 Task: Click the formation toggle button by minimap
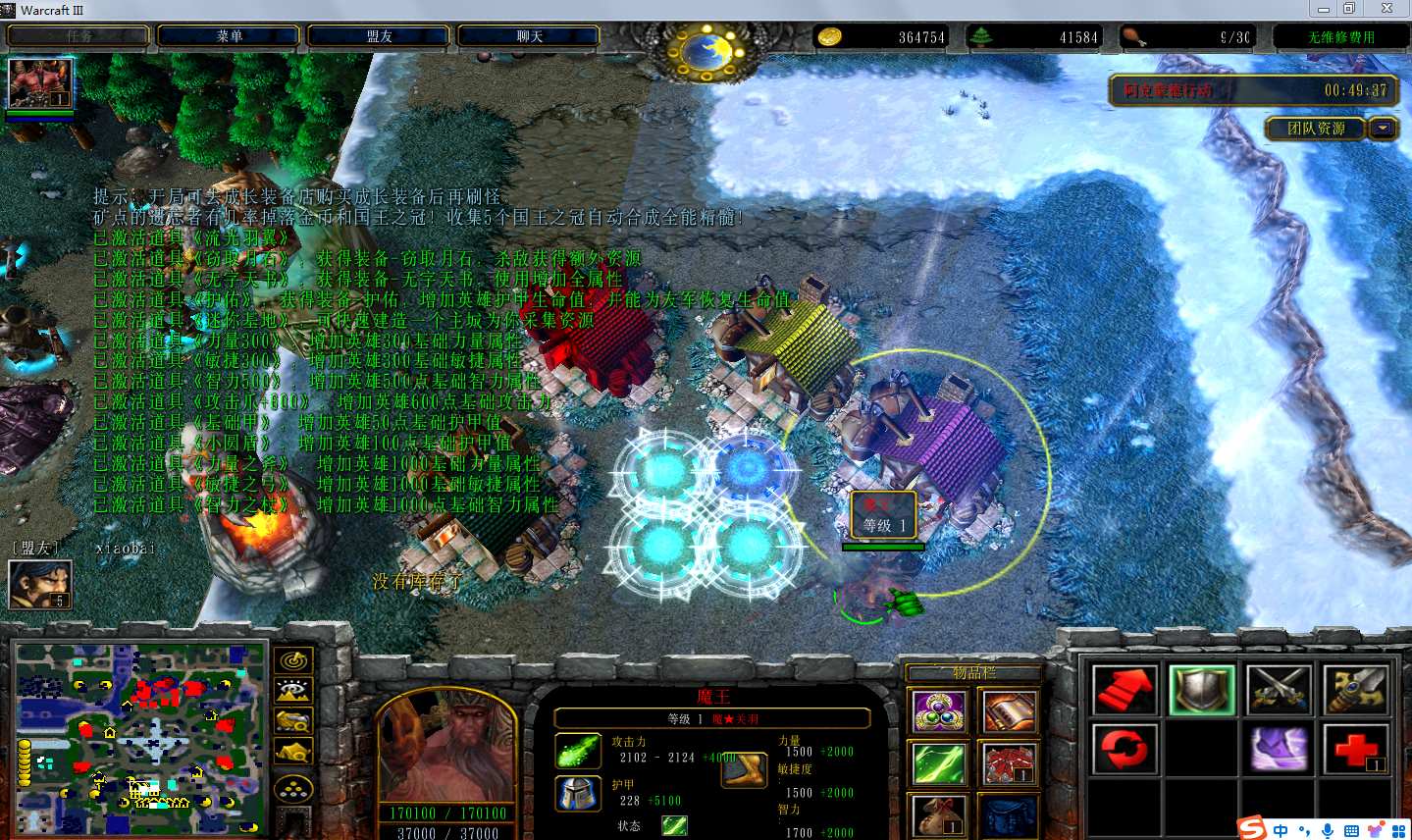click(x=293, y=789)
